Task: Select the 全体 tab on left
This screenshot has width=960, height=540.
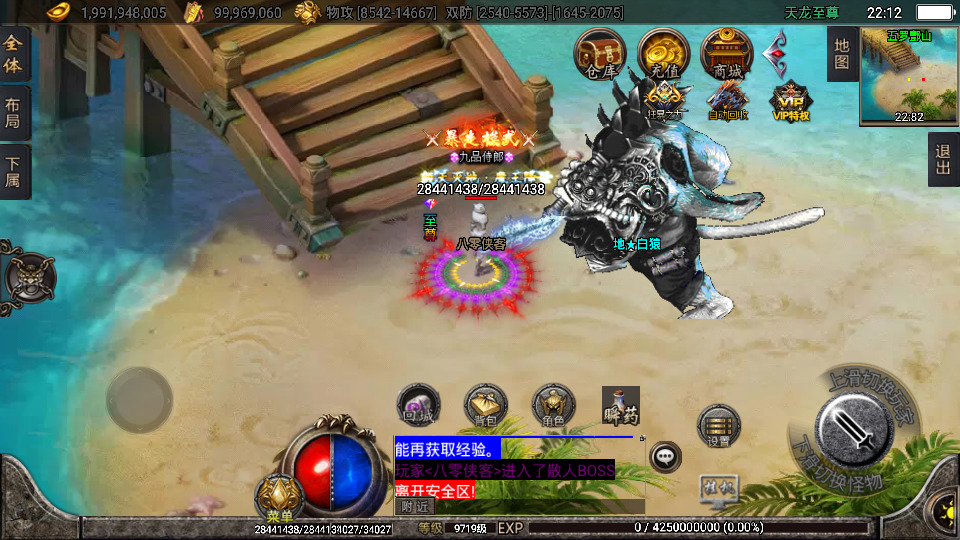Action: click(x=13, y=54)
